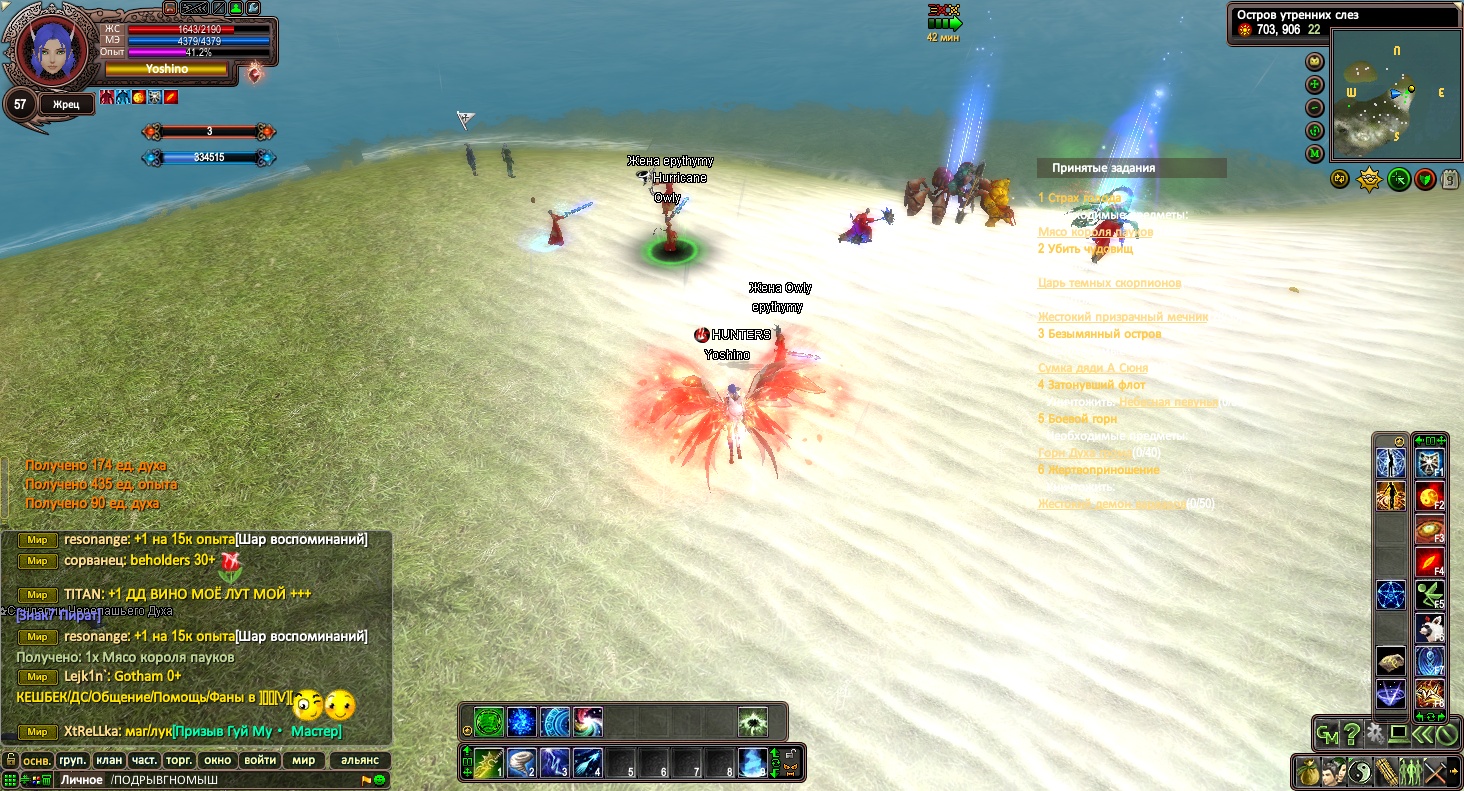Open the calendar icon below minimap
Screen dimensions: 1464x791
[1450, 179]
